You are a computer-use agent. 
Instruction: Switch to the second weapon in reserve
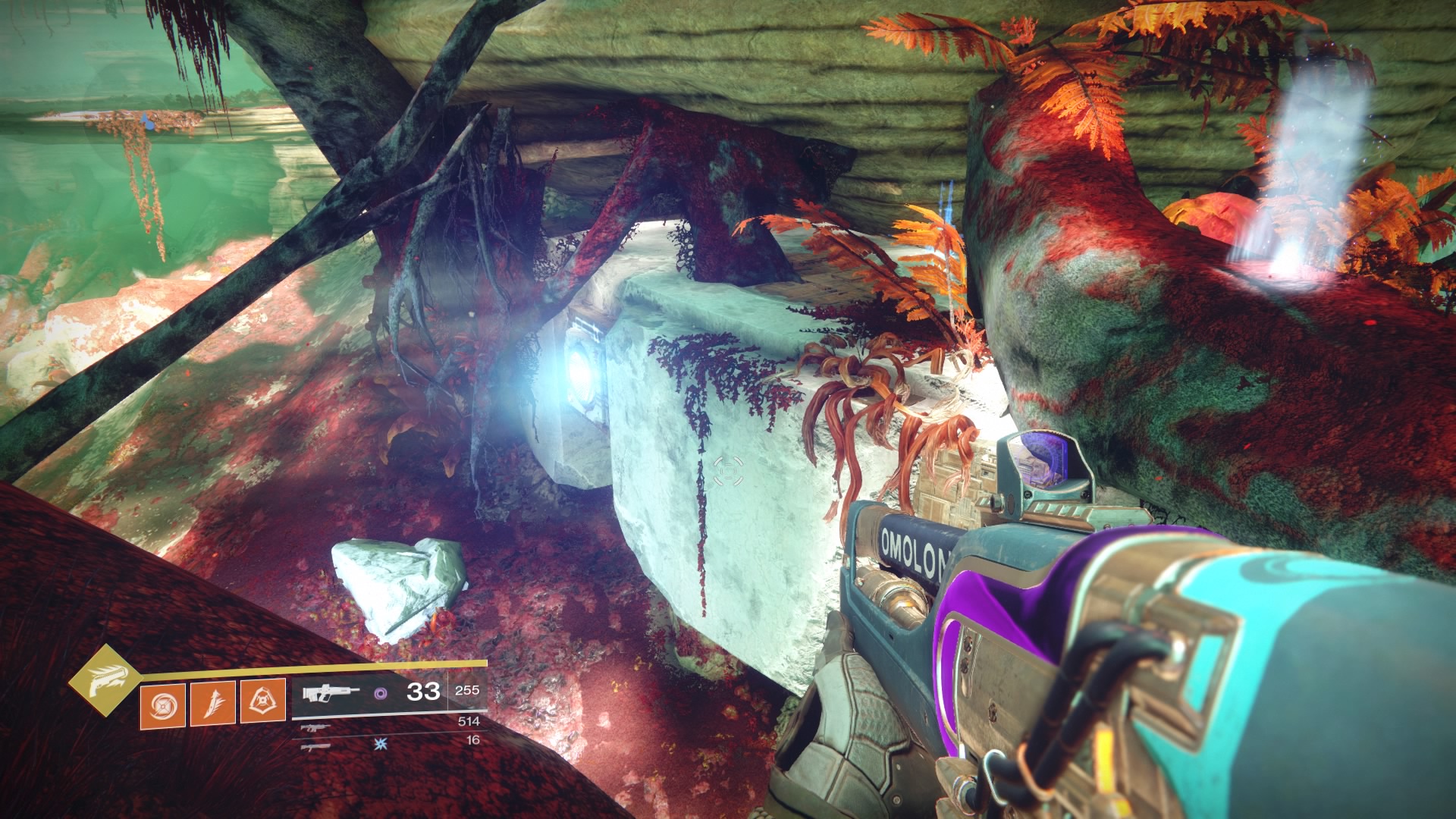coord(315,728)
